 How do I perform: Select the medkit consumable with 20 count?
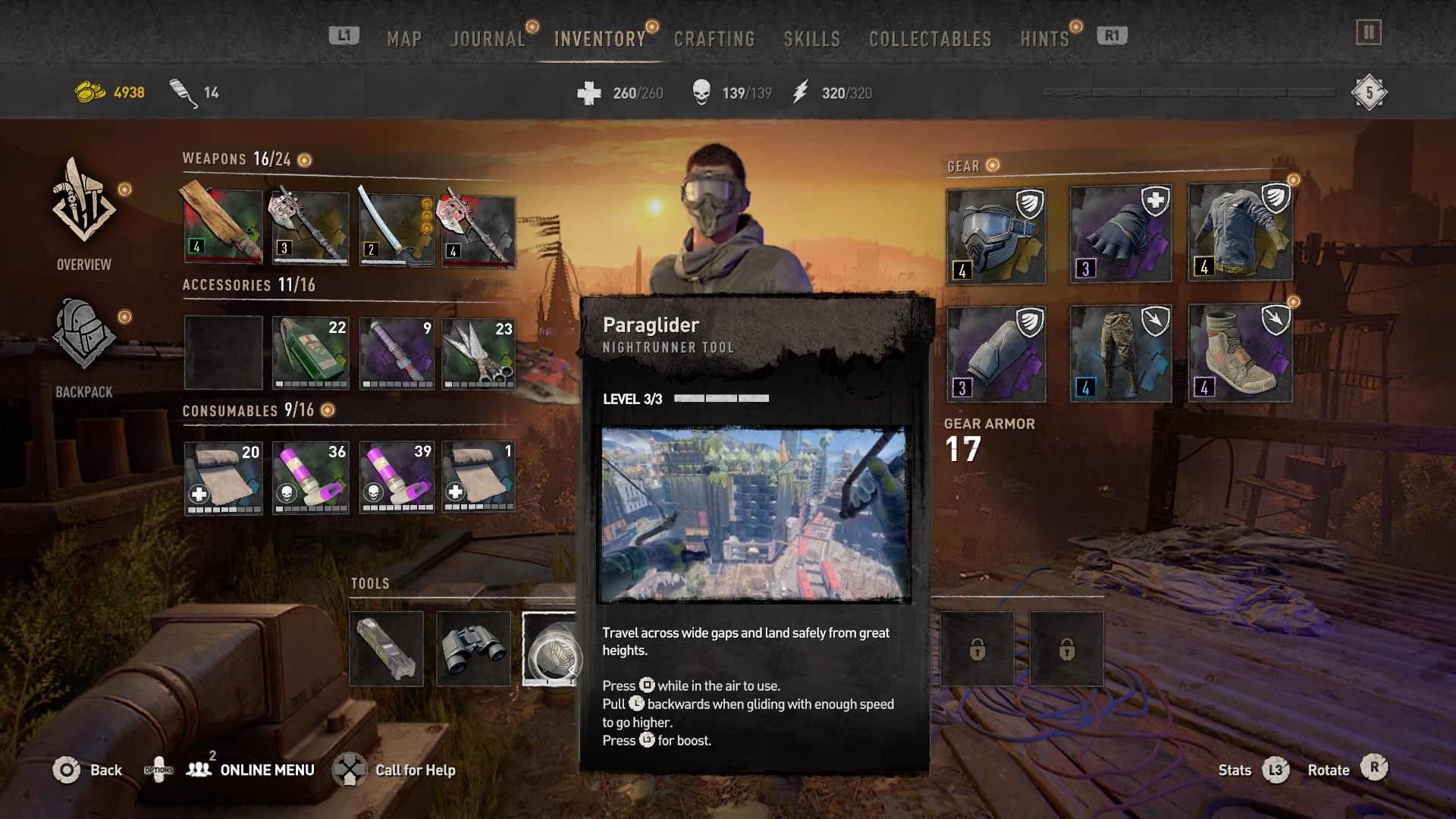pyautogui.click(x=223, y=477)
